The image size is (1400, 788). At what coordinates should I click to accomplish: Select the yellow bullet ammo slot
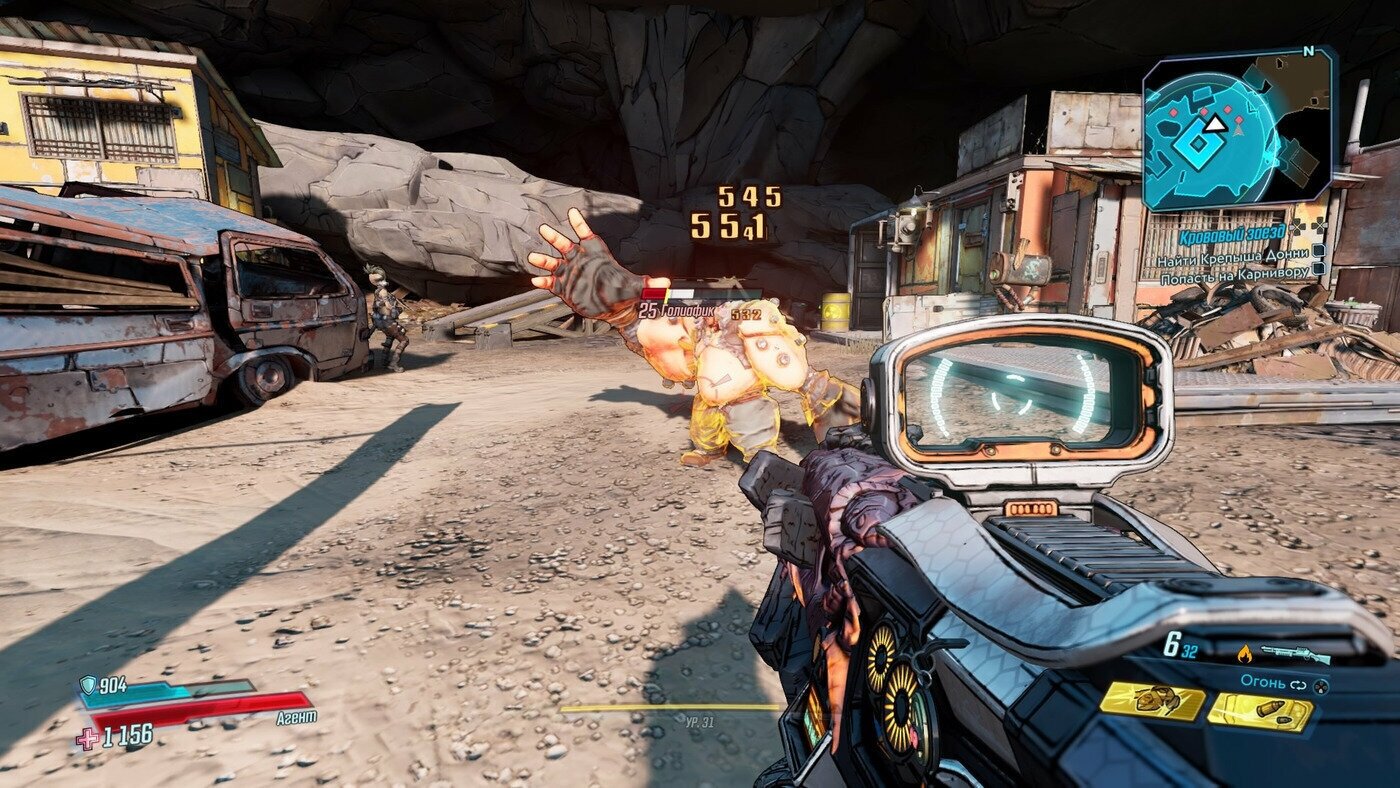(1260, 712)
